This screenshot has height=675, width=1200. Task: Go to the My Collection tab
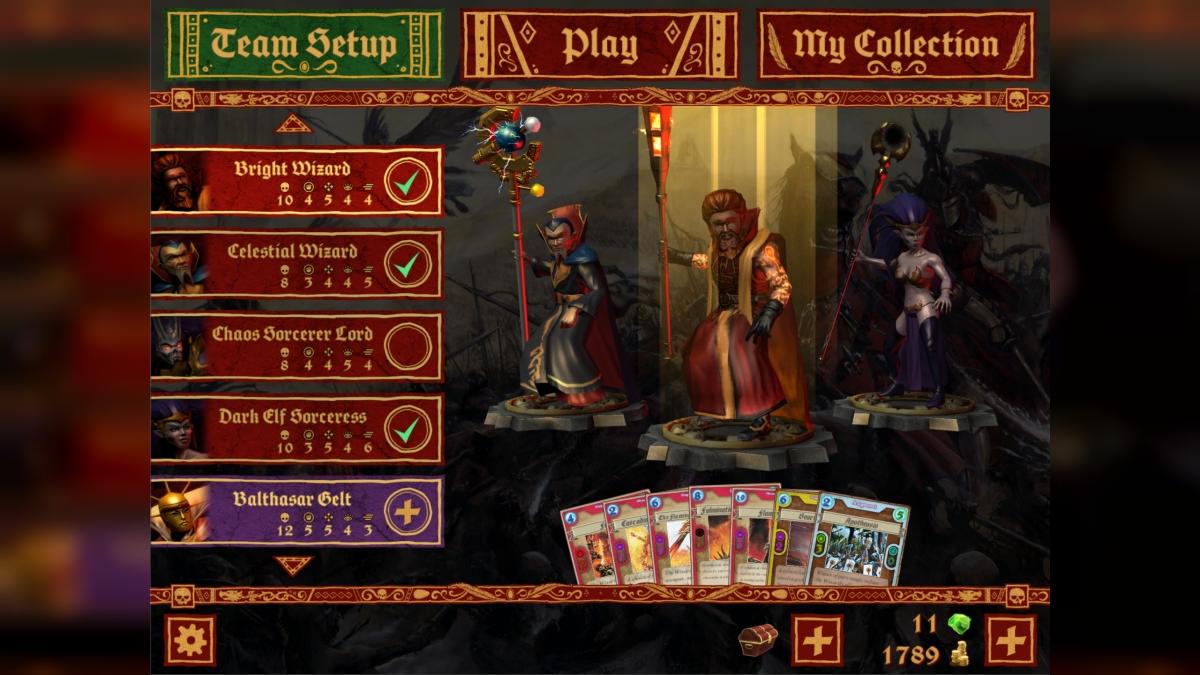[895, 45]
